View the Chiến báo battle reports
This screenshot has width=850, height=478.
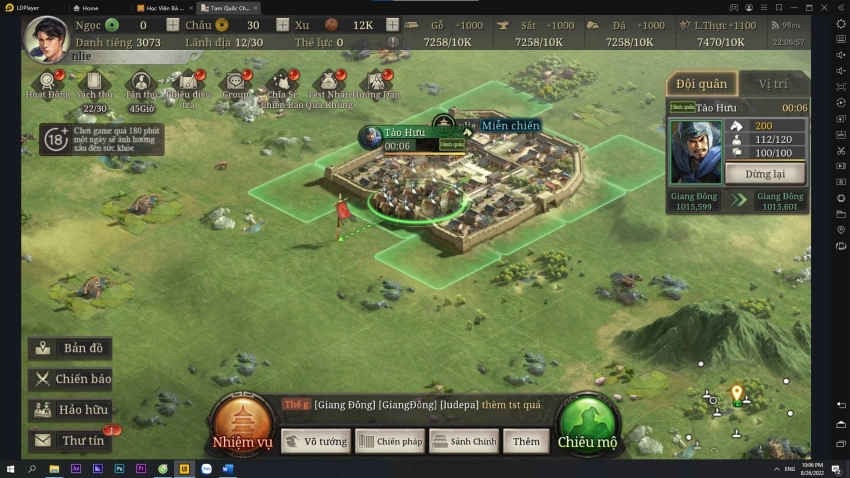coord(70,378)
